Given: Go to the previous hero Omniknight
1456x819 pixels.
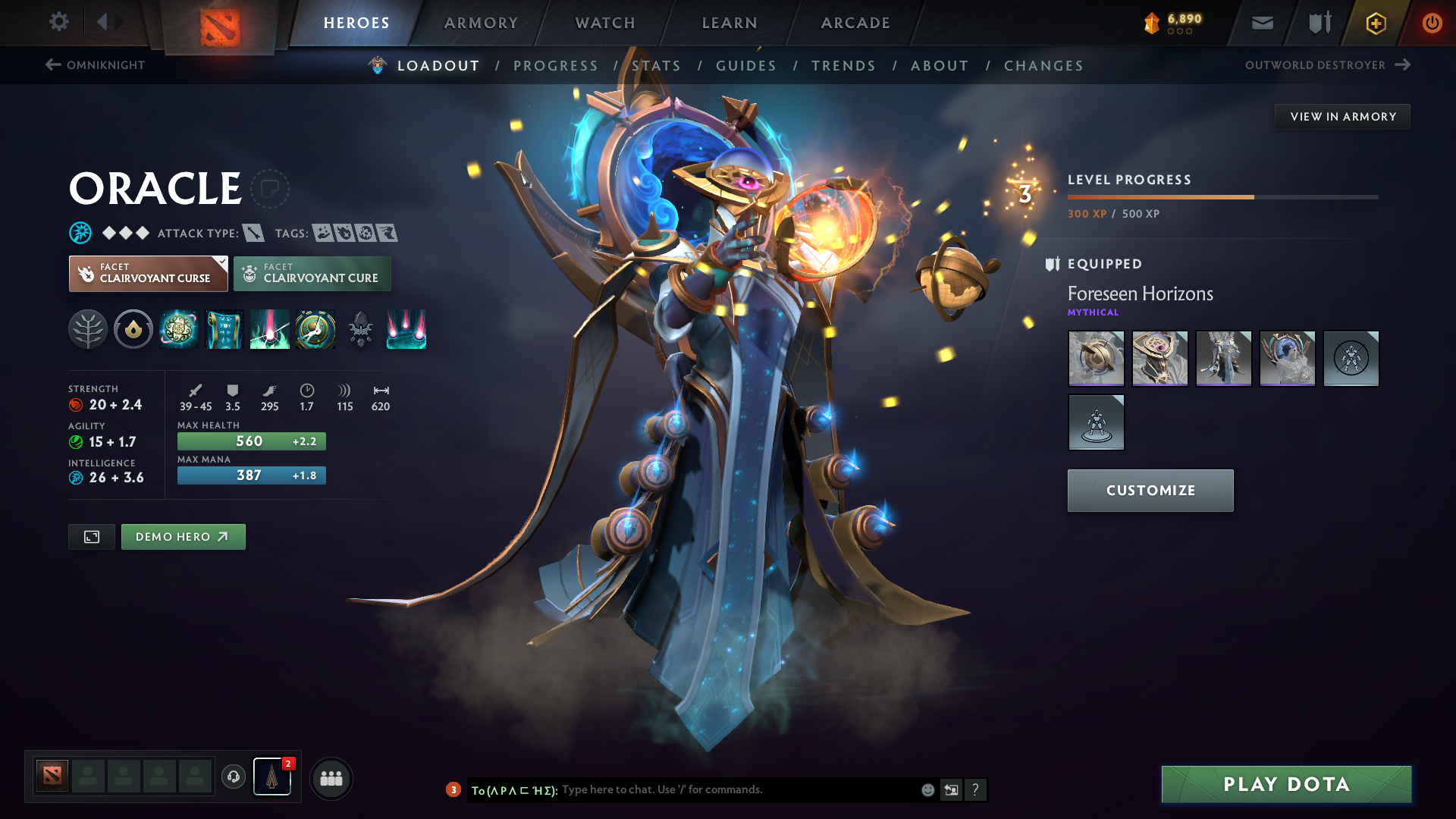Looking at the screenshot, I should (x=96, y=65).
